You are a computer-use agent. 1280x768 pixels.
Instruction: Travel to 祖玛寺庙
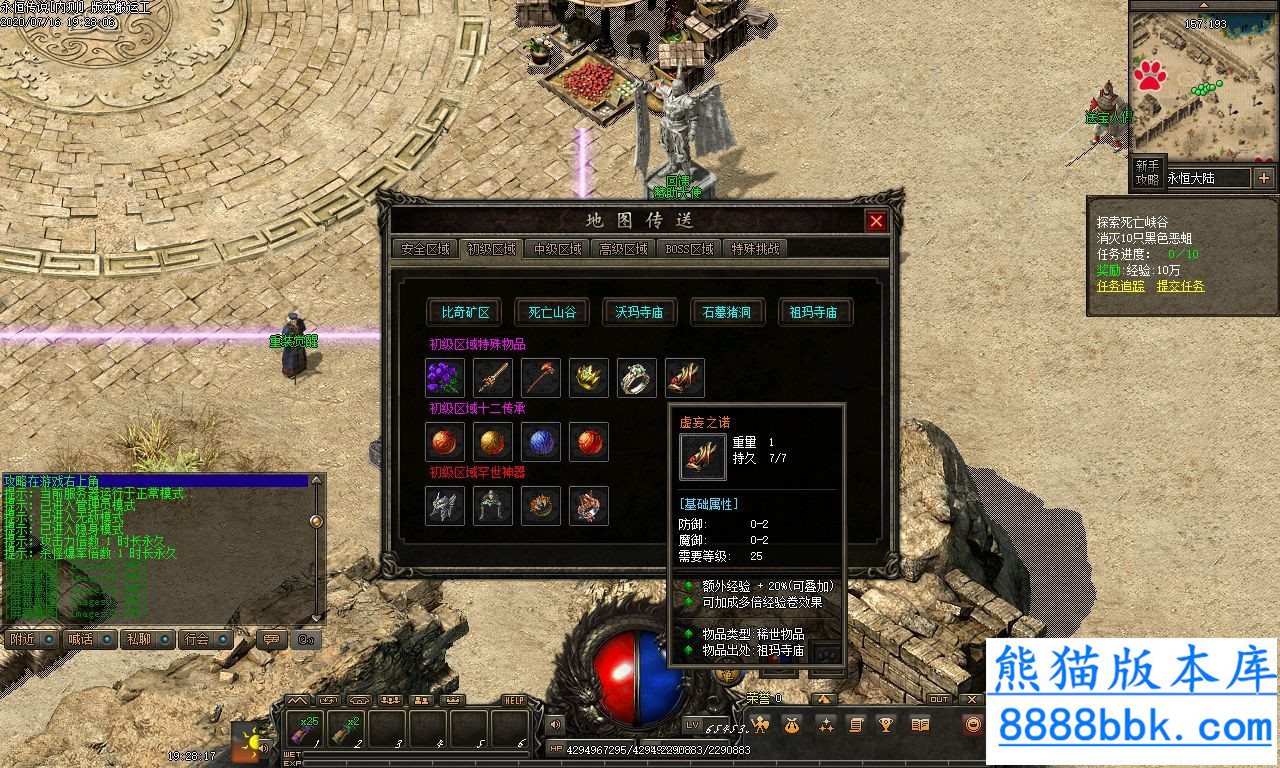812,312
